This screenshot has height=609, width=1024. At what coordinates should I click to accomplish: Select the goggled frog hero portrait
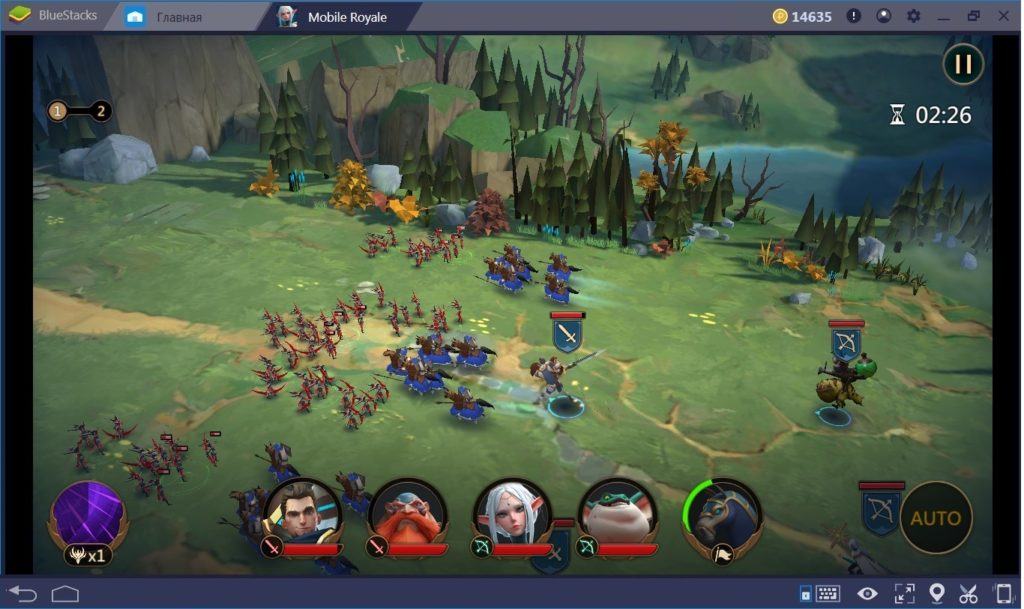[x=616, y=514]
